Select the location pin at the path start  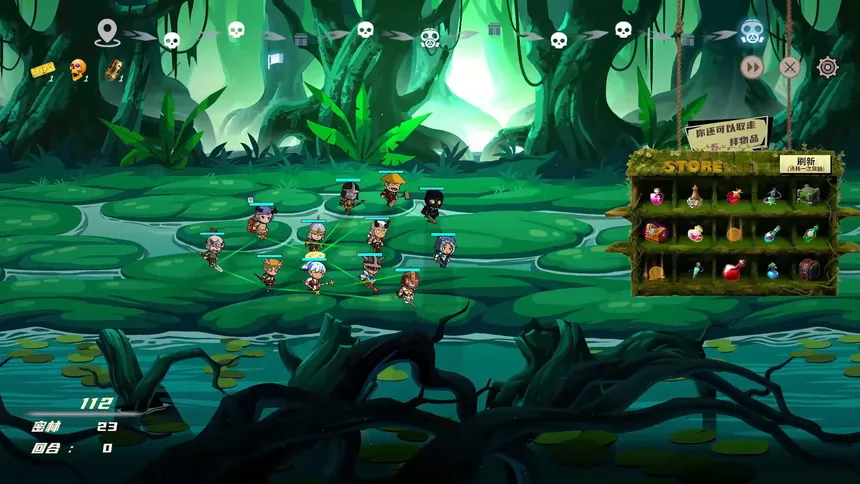point(107,33)
